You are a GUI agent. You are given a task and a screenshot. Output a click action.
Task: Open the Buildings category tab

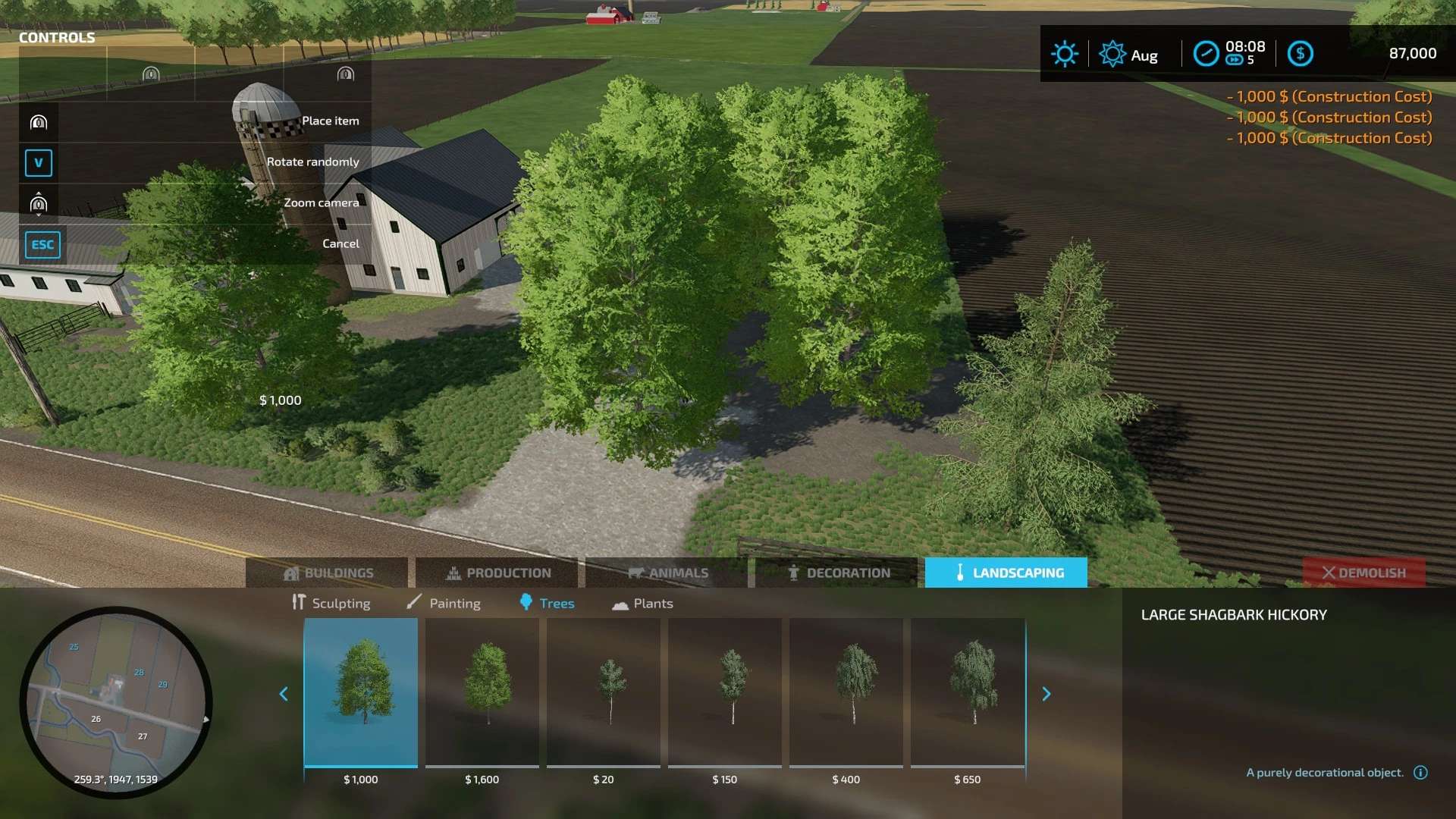[x=327, y=573]
